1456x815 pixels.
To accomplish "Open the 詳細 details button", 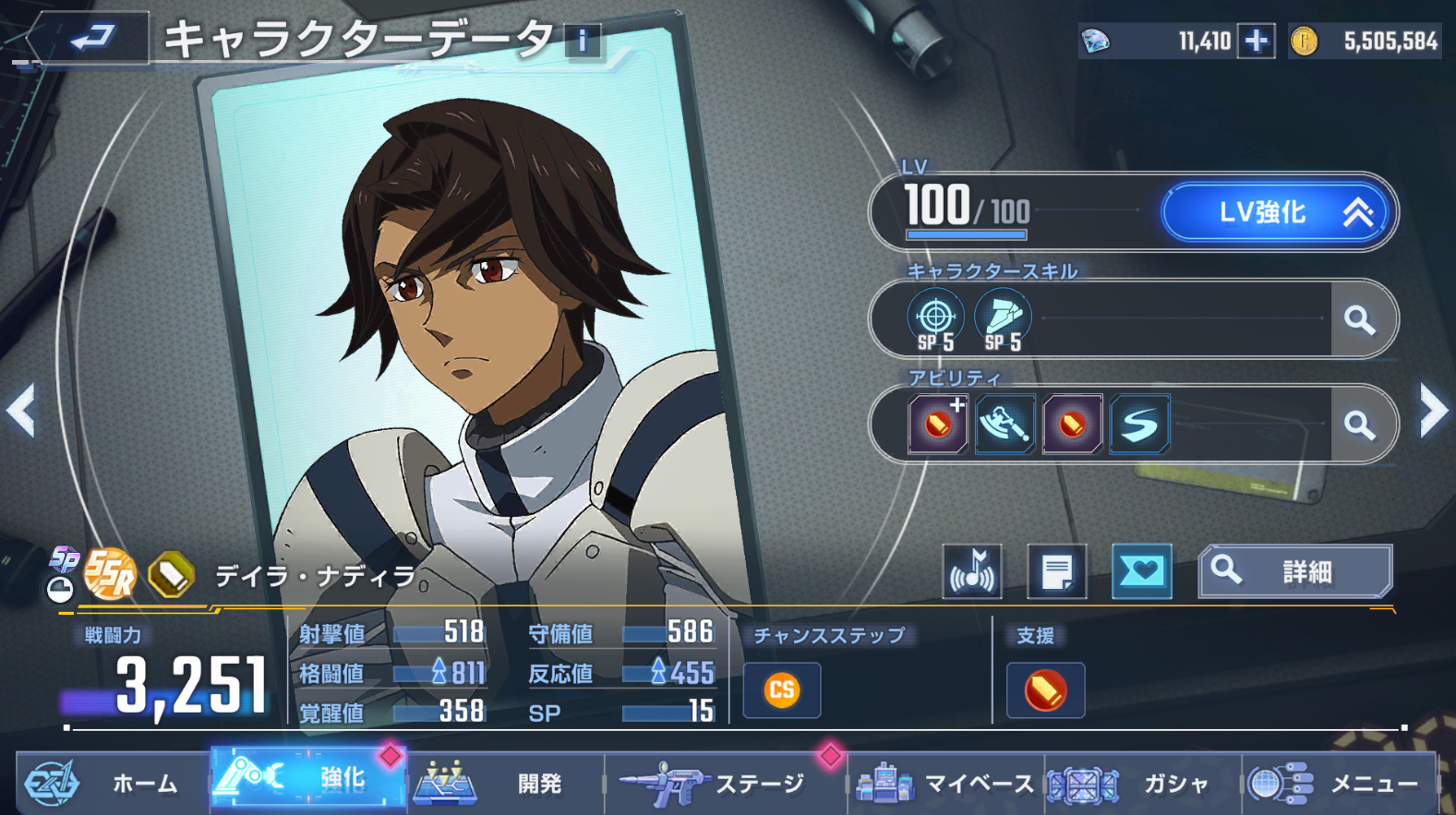I will coord(1294,572).
